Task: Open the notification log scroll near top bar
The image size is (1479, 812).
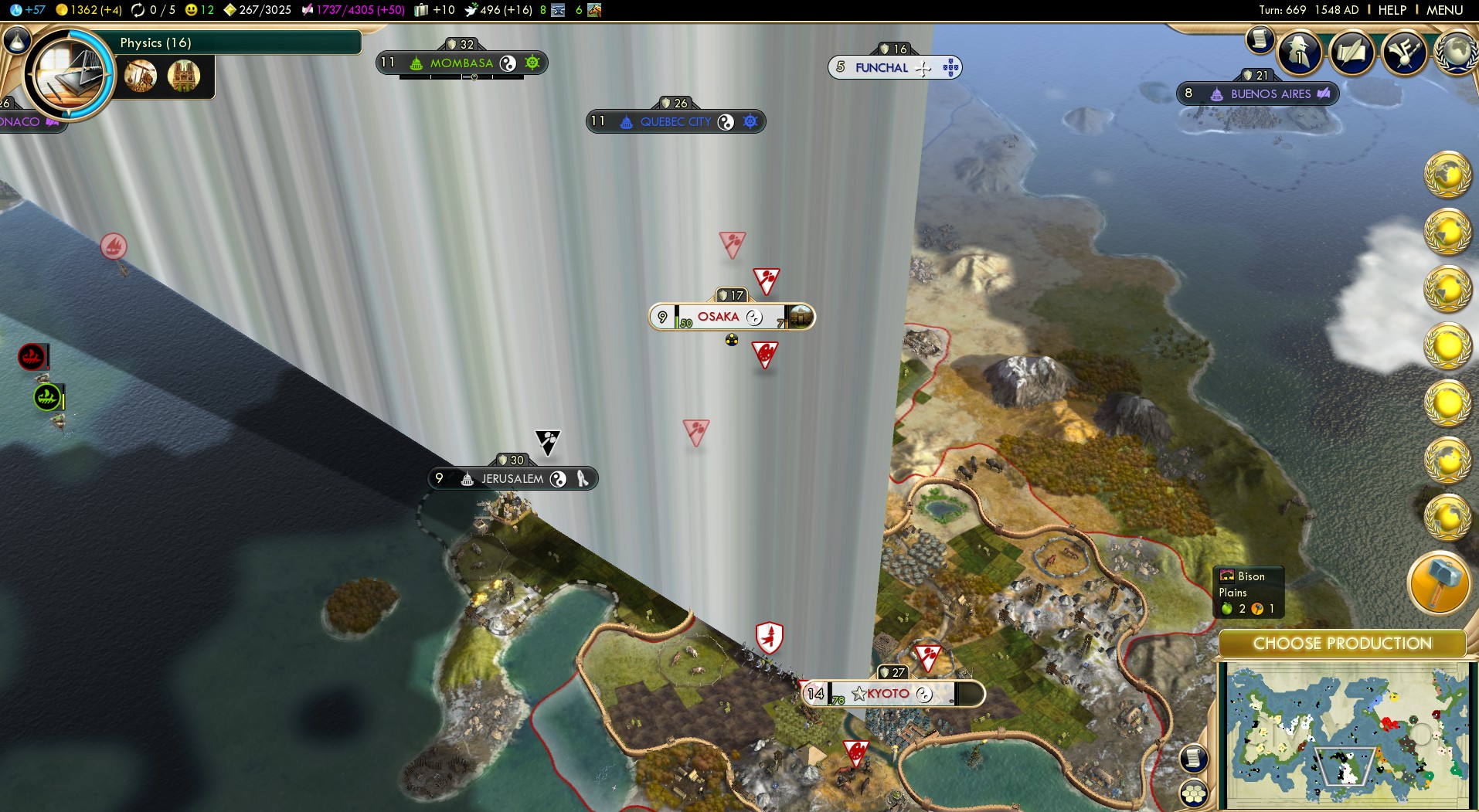Action: (x=1260, y=39)
